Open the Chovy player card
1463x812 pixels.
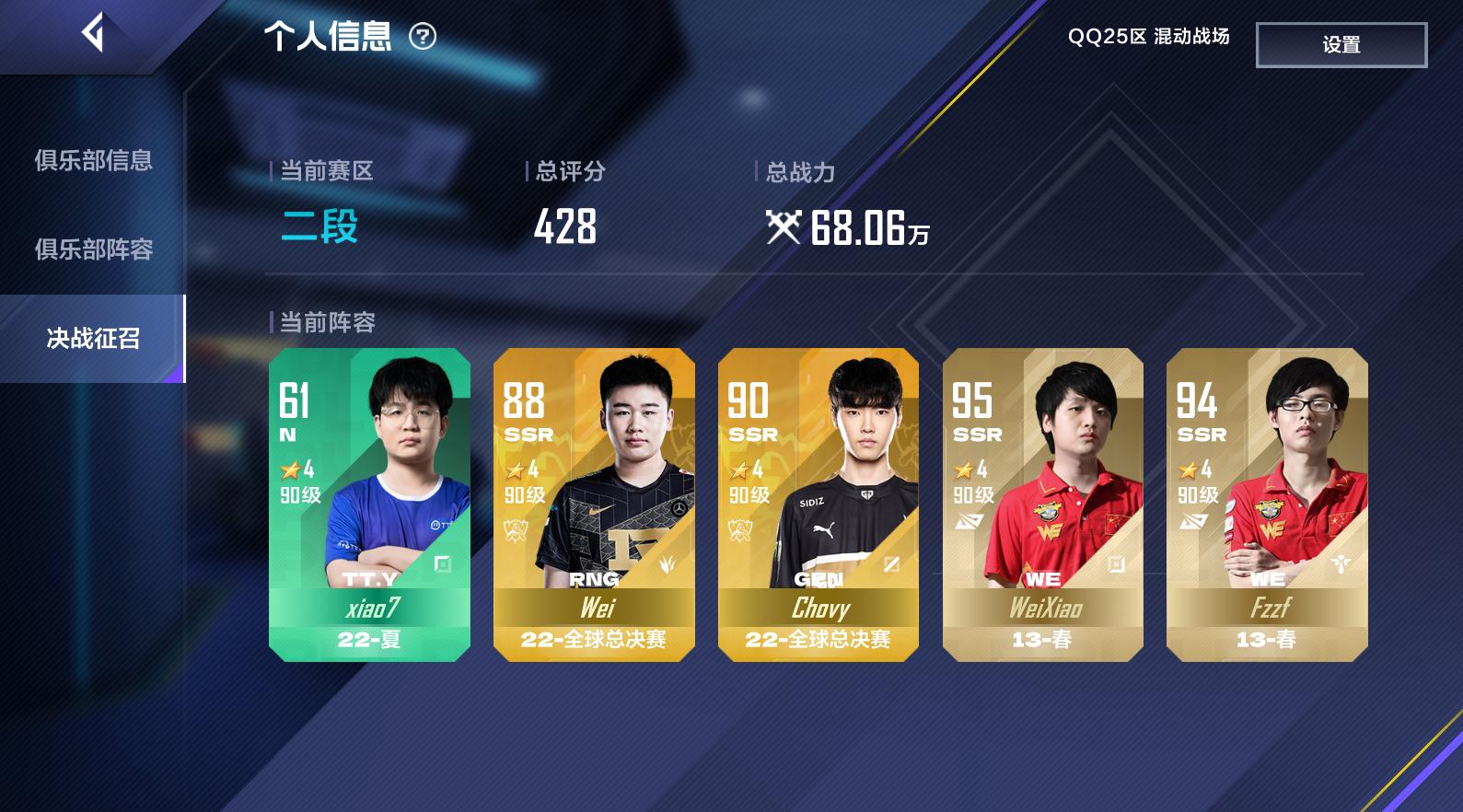point(818,505)
